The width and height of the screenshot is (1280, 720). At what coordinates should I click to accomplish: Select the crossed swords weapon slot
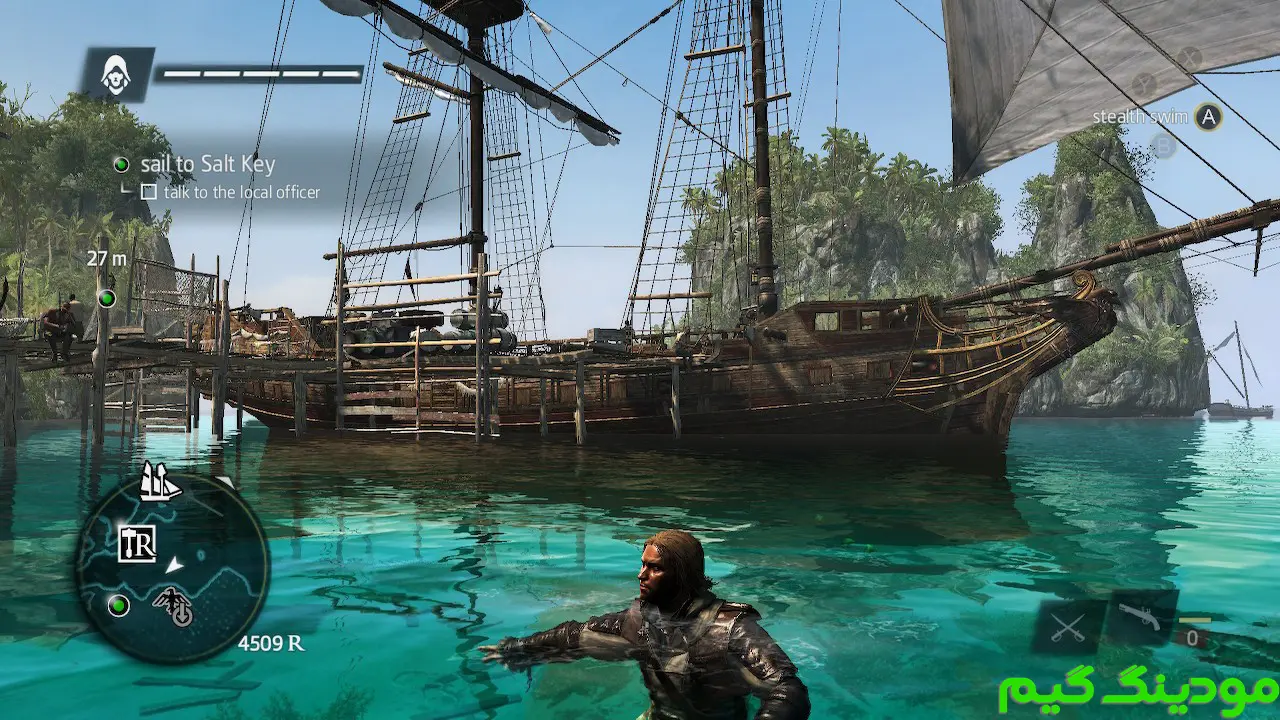pos(1068,628)
